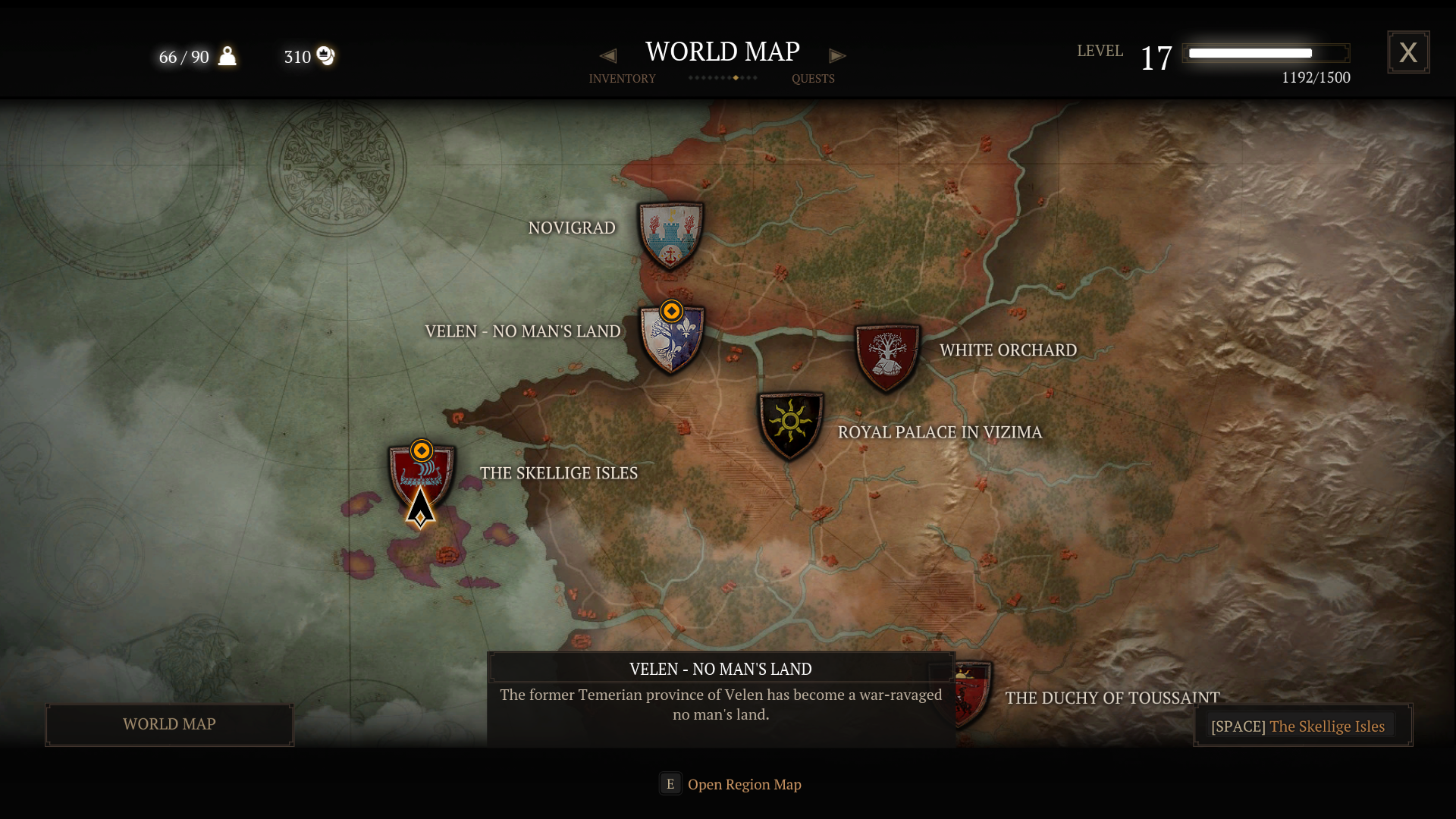Open Region Map for the selected area
This screenshot has height=819, width=1456.
(x=730, y=784)
